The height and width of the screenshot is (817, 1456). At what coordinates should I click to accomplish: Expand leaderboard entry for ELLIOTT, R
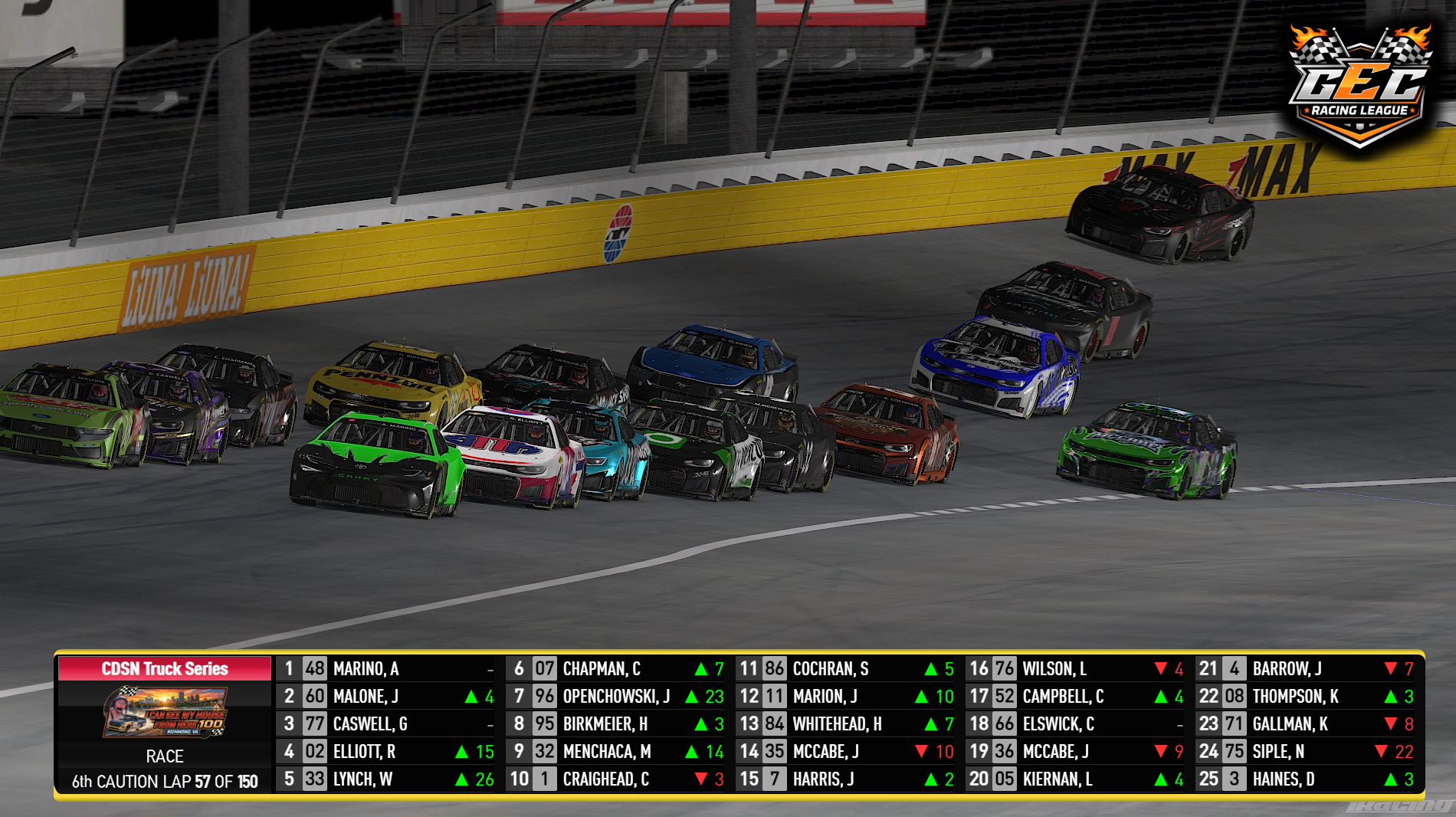(368, 753)
